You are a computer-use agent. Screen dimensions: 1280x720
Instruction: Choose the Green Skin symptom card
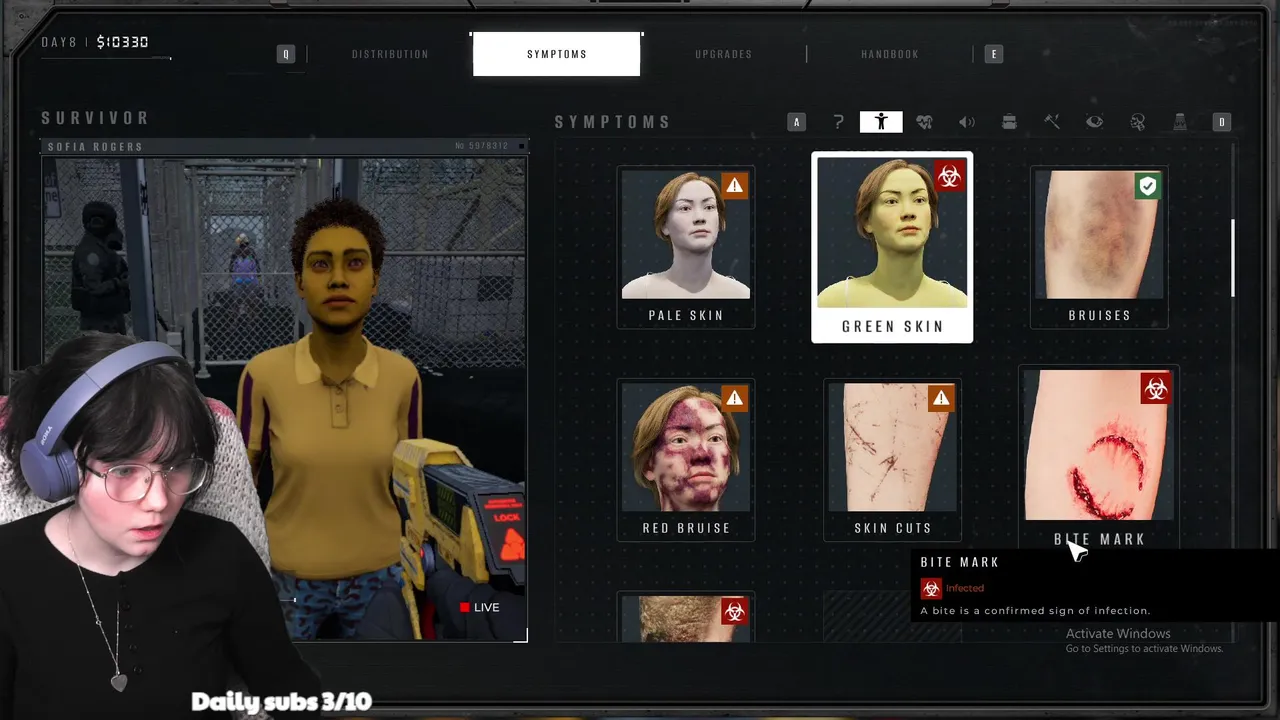click(892, 247)
